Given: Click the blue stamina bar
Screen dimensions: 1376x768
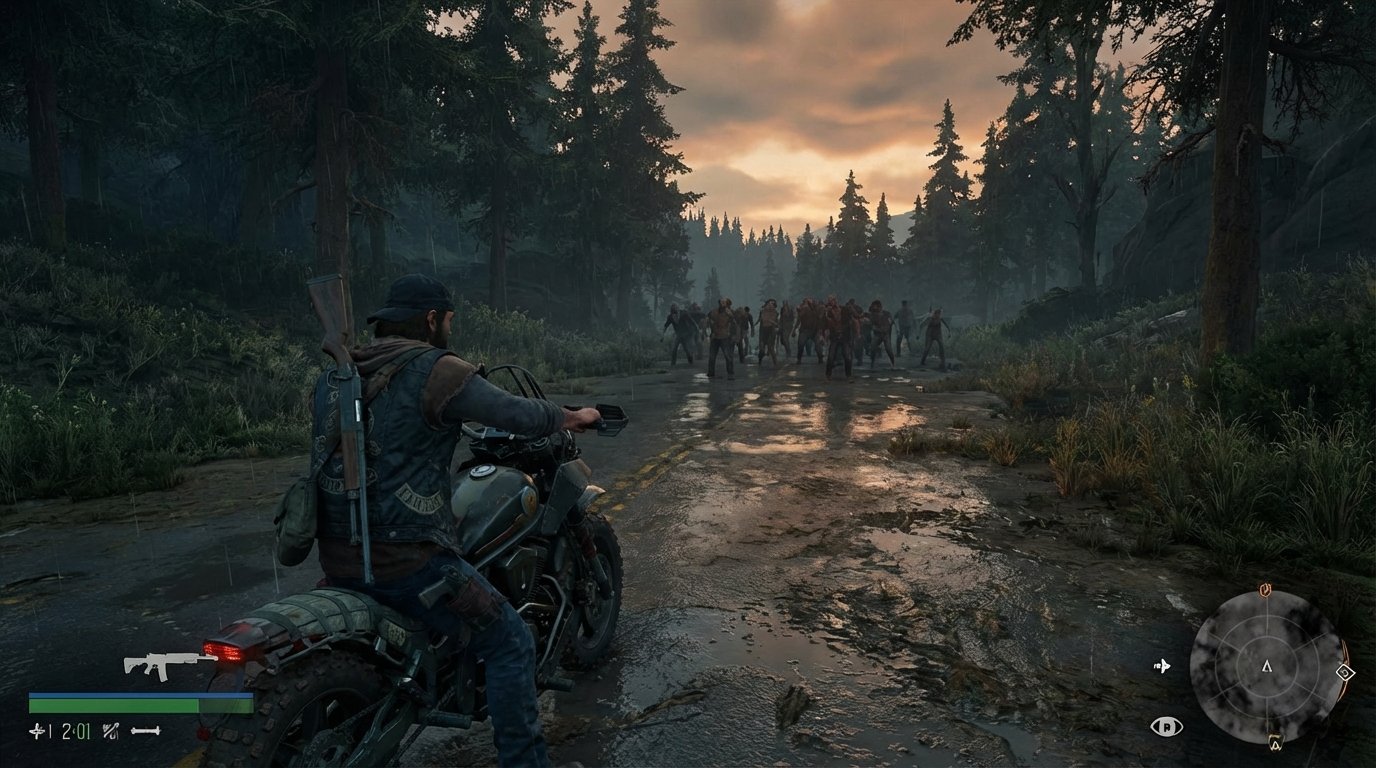Looking at the screenshot, I should [x=140, y=694].
